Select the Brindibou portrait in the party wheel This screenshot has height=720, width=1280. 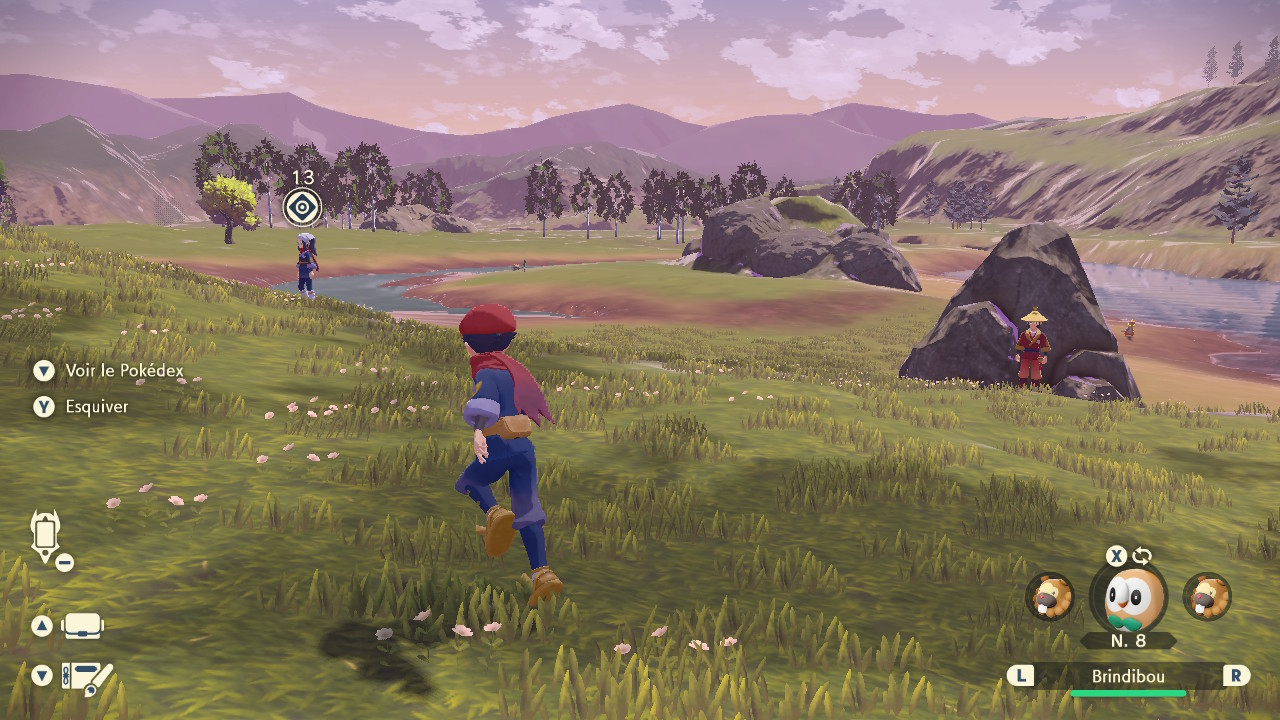tap(1134, 597)
